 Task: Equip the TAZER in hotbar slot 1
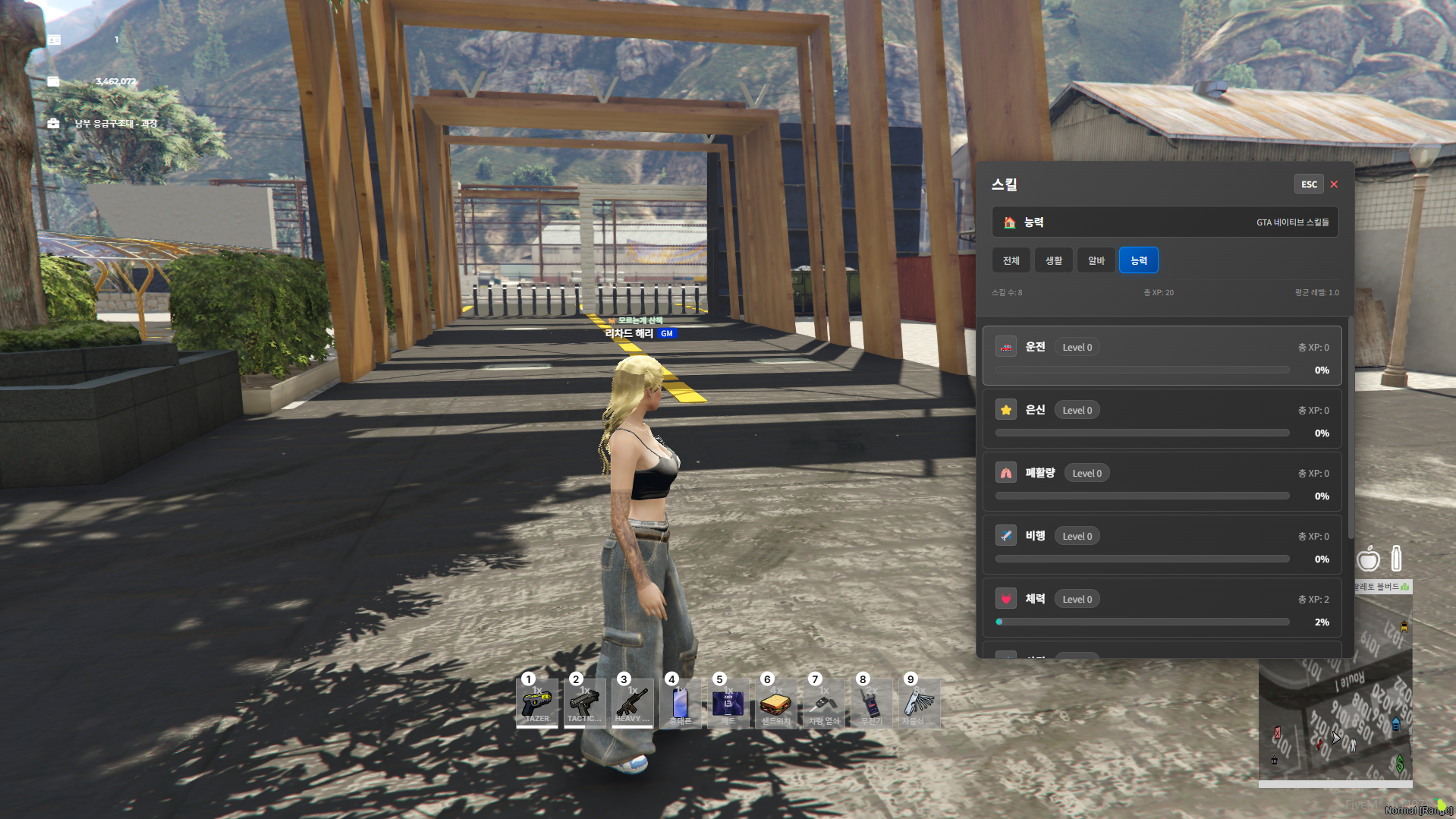coord(537,704)
